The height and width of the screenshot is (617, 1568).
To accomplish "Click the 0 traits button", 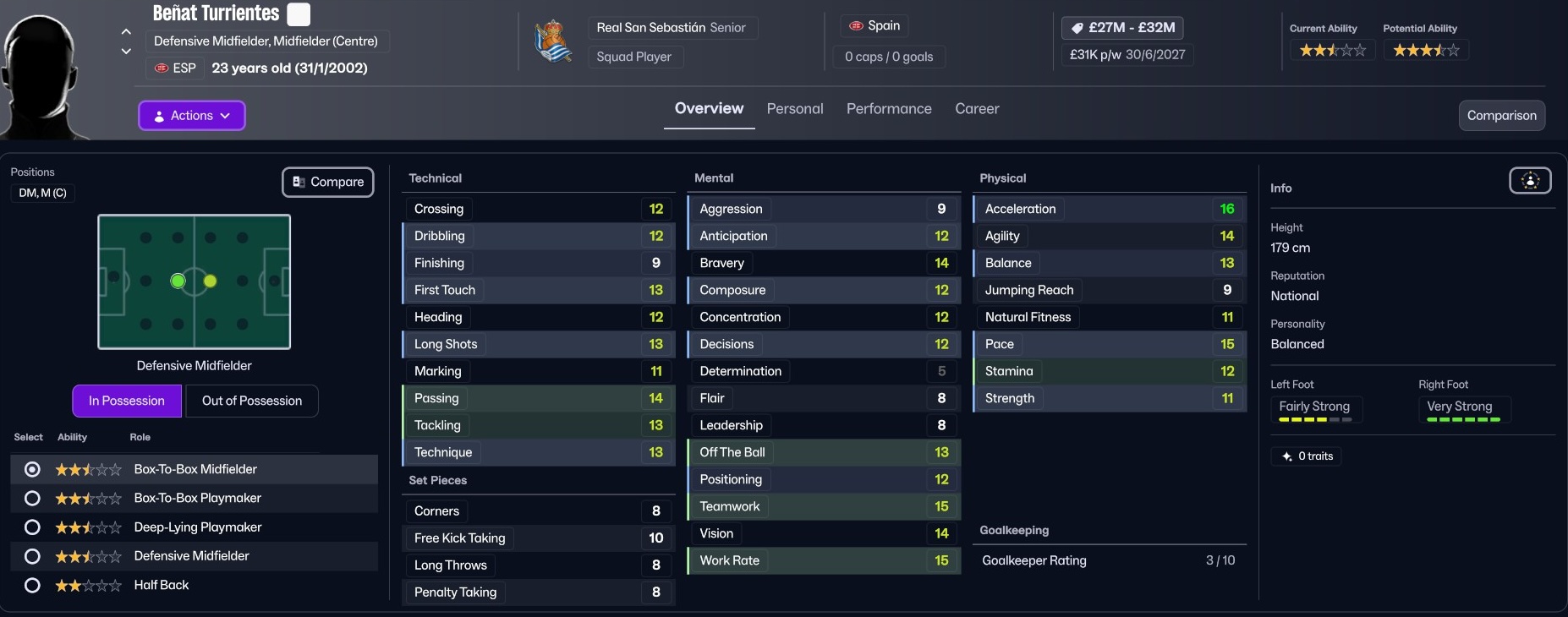I will [1306, 456].
